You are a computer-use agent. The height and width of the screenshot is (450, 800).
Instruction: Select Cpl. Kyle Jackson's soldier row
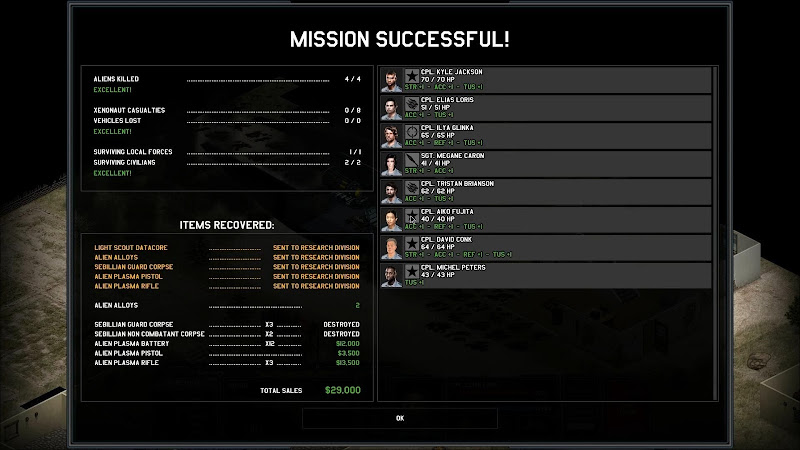(545, 80)
